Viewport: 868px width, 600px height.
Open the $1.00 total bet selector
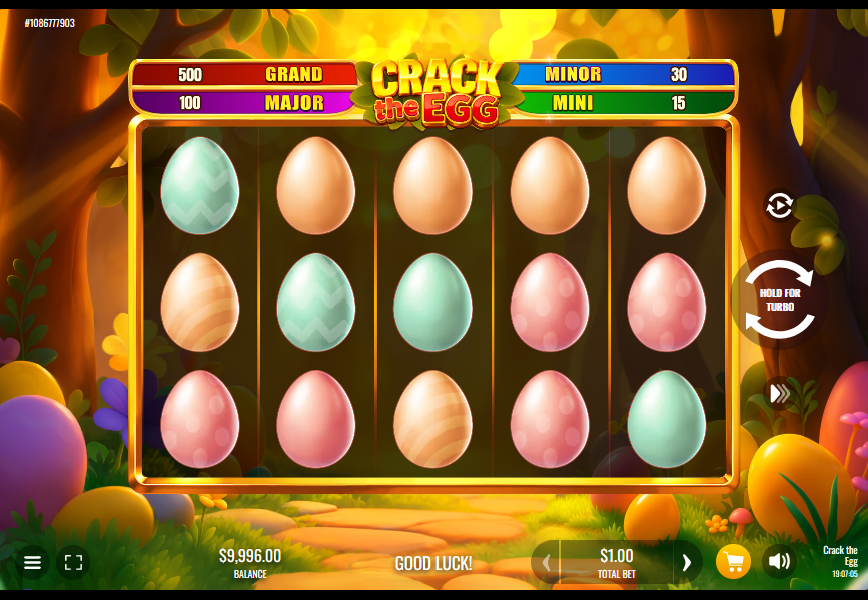[616, 562]
